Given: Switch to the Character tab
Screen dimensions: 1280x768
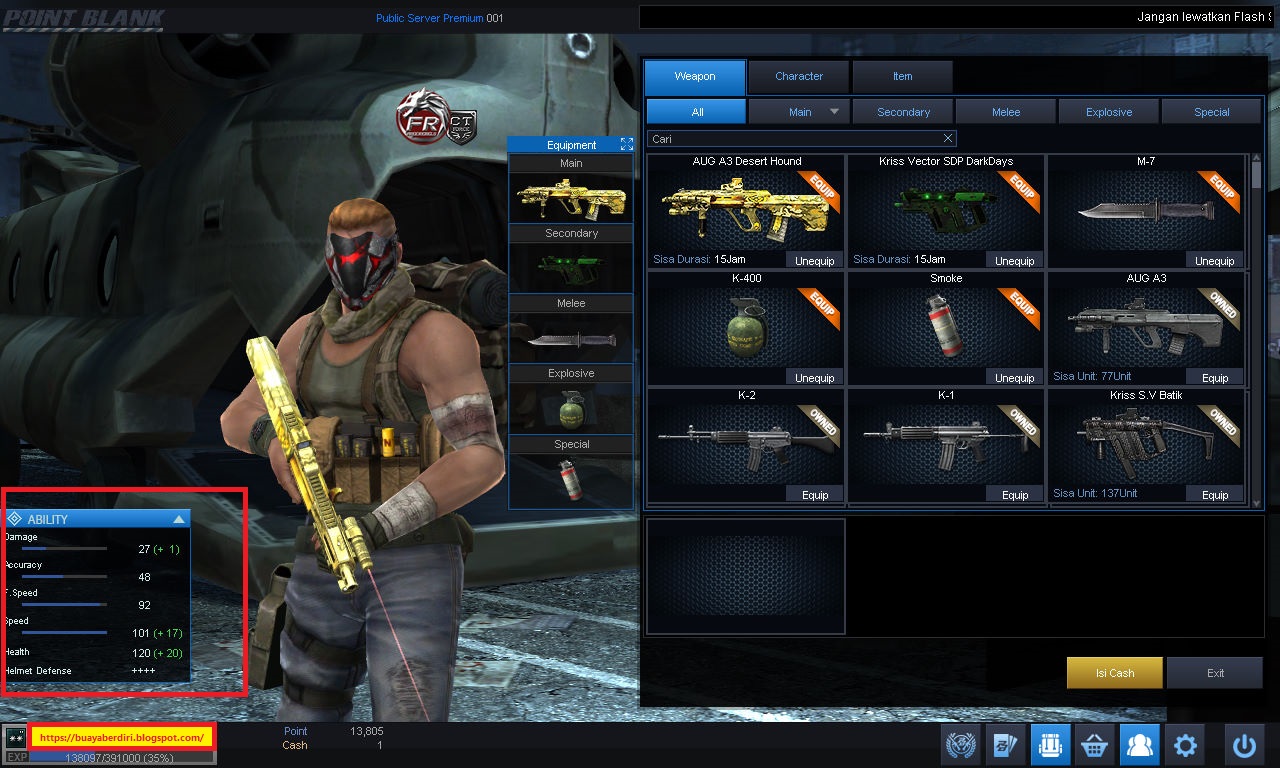Looking at the screenshot, I should [798, 76].
